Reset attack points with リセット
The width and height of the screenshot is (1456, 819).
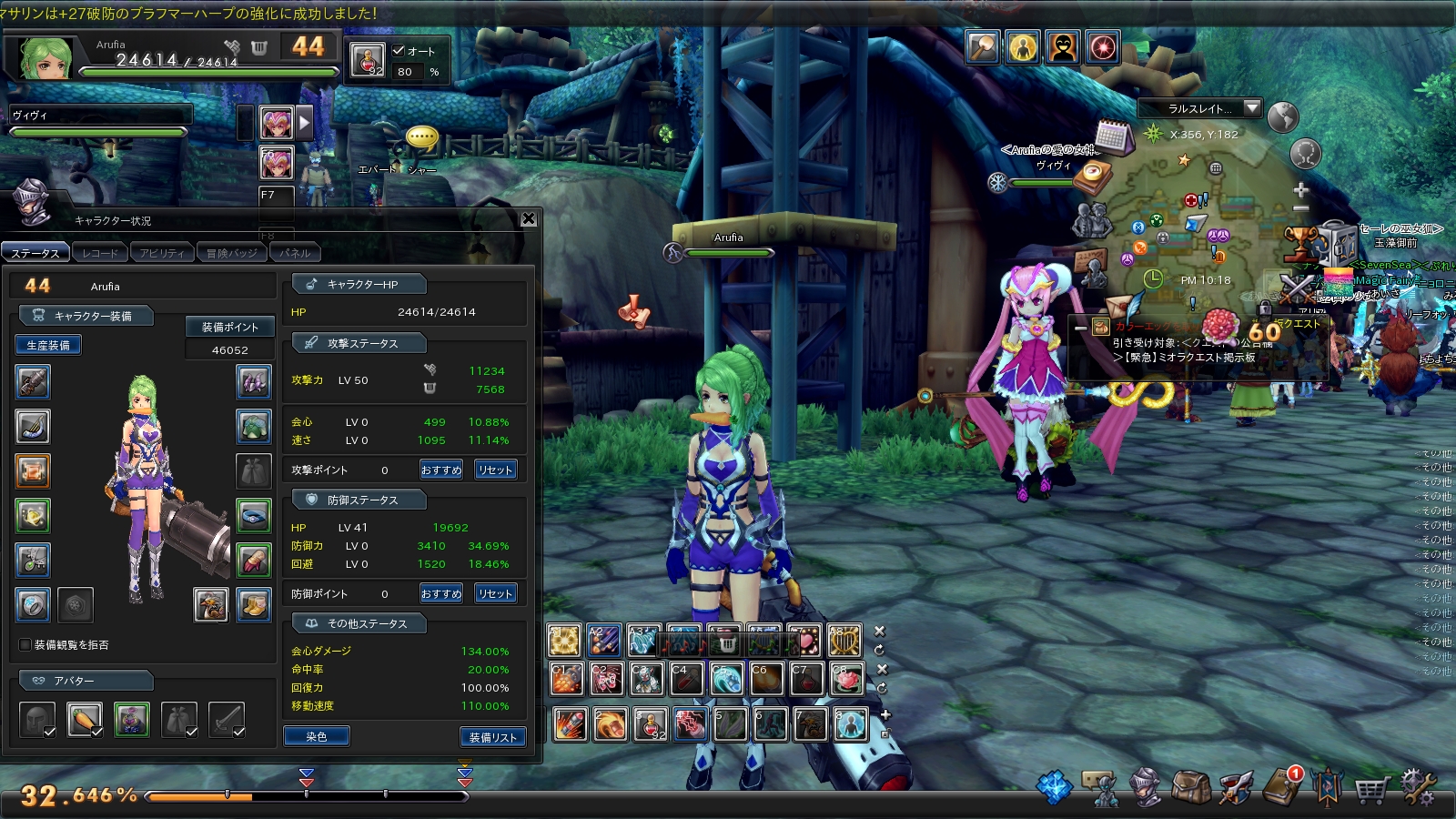(495, 470)
